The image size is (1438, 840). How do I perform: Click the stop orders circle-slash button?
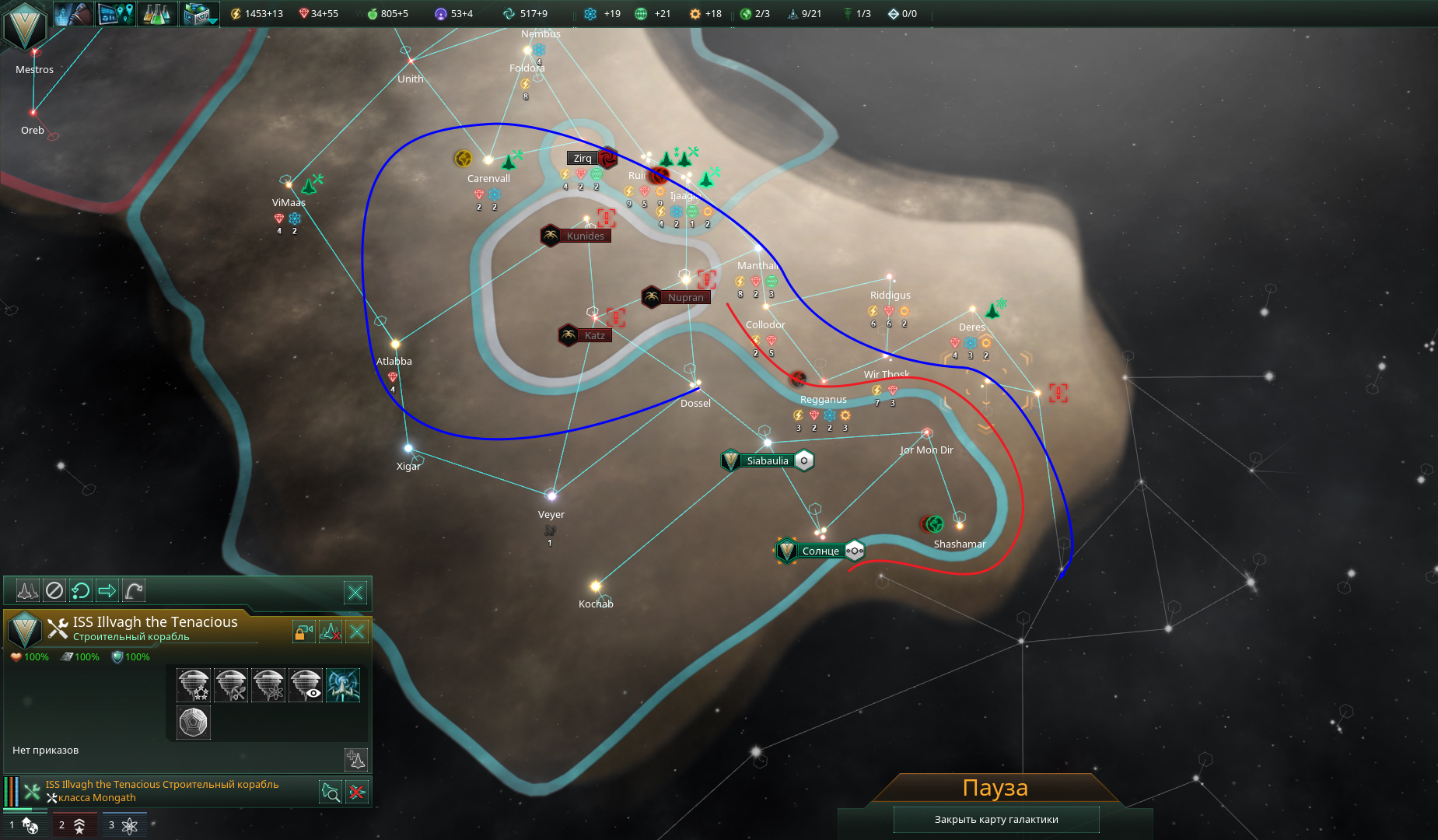[54, 591]
